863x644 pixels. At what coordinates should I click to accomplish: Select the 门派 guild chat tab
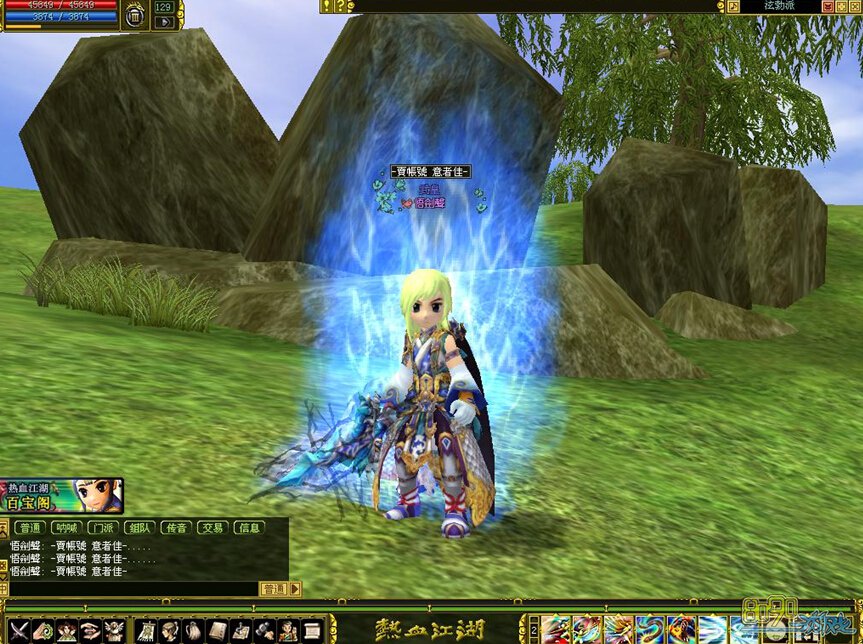tap(102, 528)
